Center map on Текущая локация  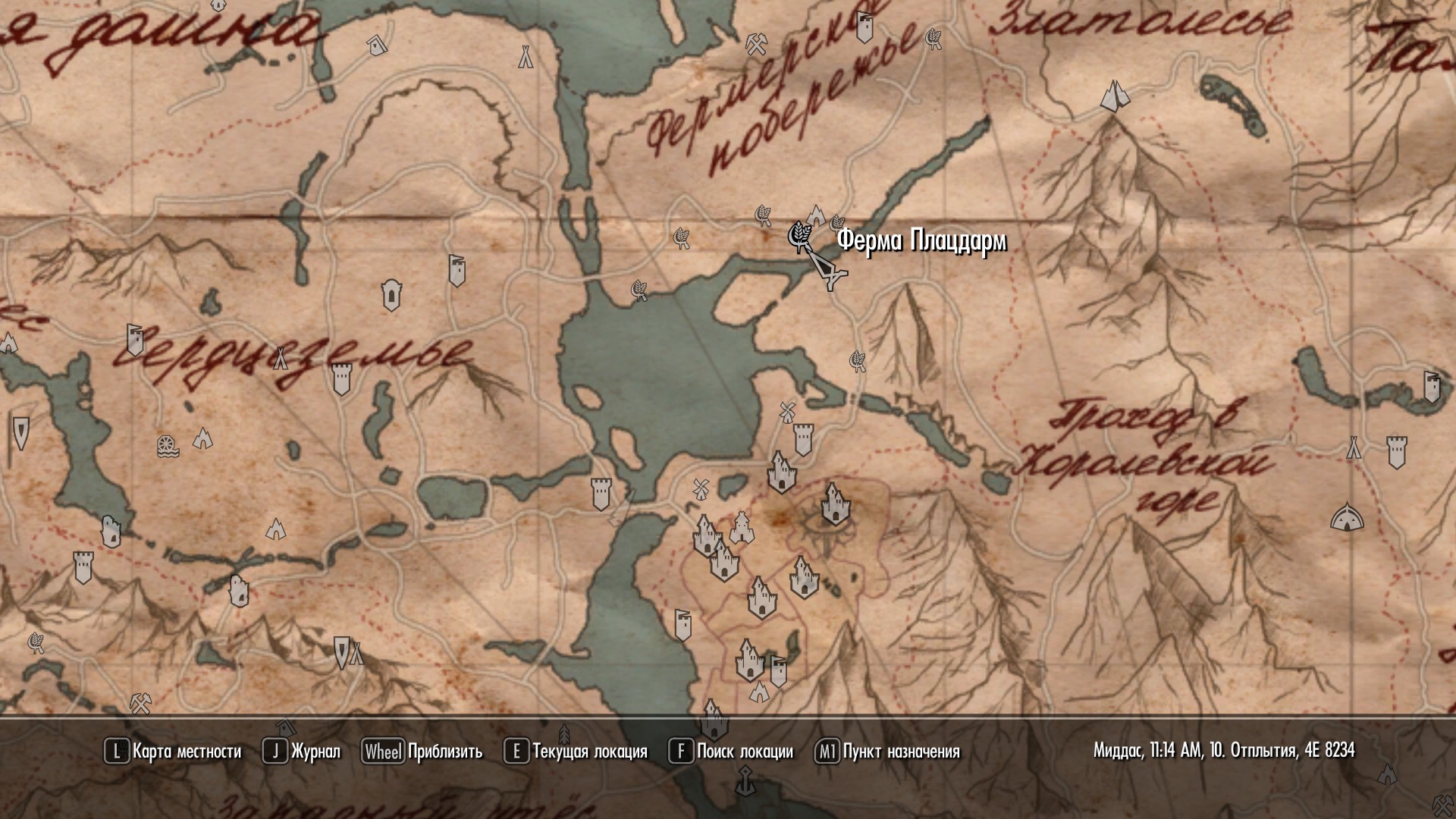576,752
